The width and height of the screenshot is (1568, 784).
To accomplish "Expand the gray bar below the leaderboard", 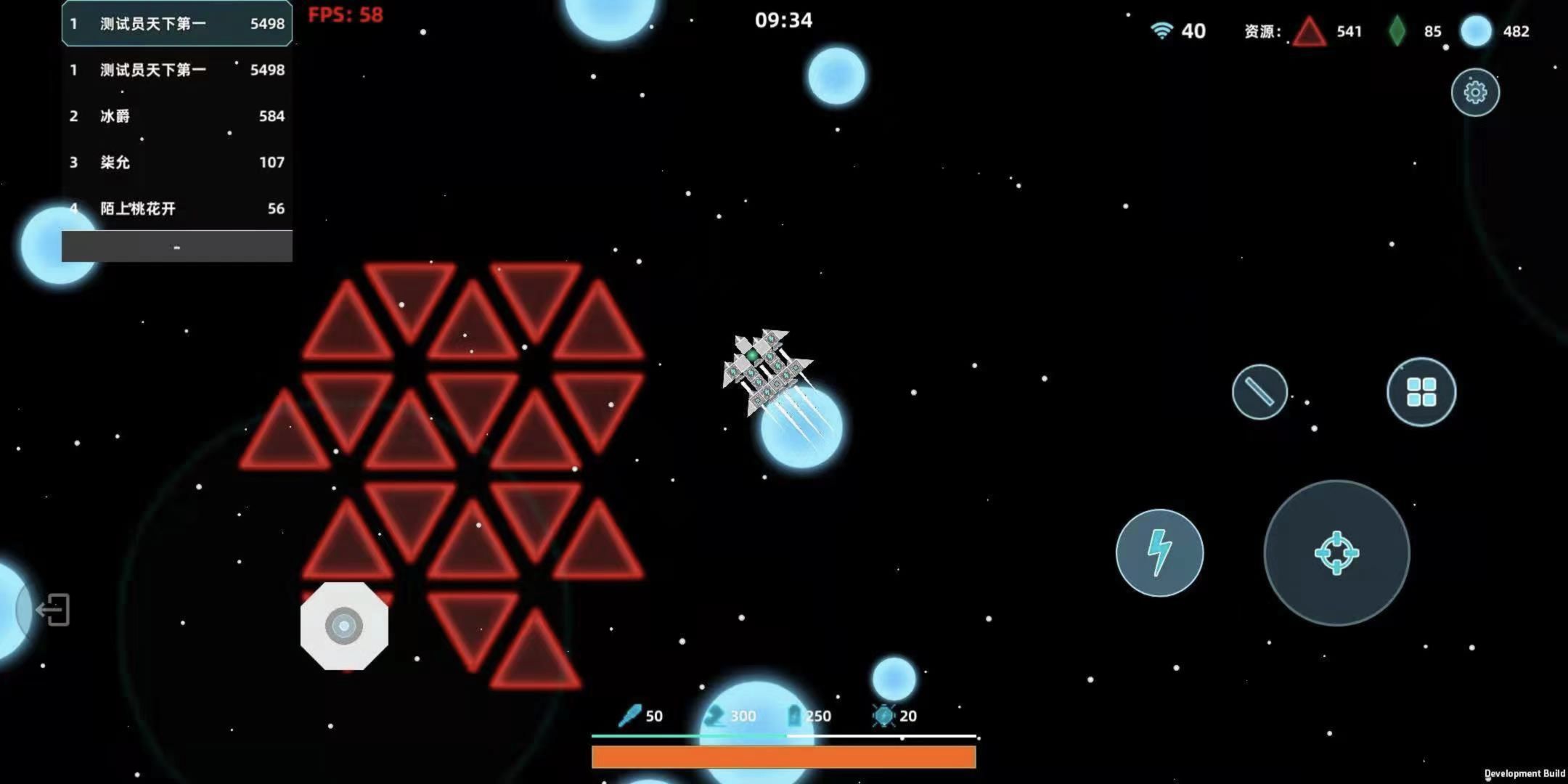I will coord(176,246).
